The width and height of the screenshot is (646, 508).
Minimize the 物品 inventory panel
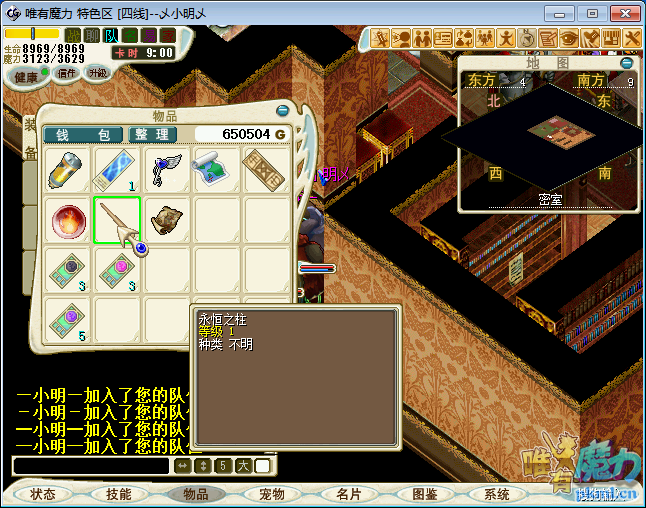click(282, 110)
